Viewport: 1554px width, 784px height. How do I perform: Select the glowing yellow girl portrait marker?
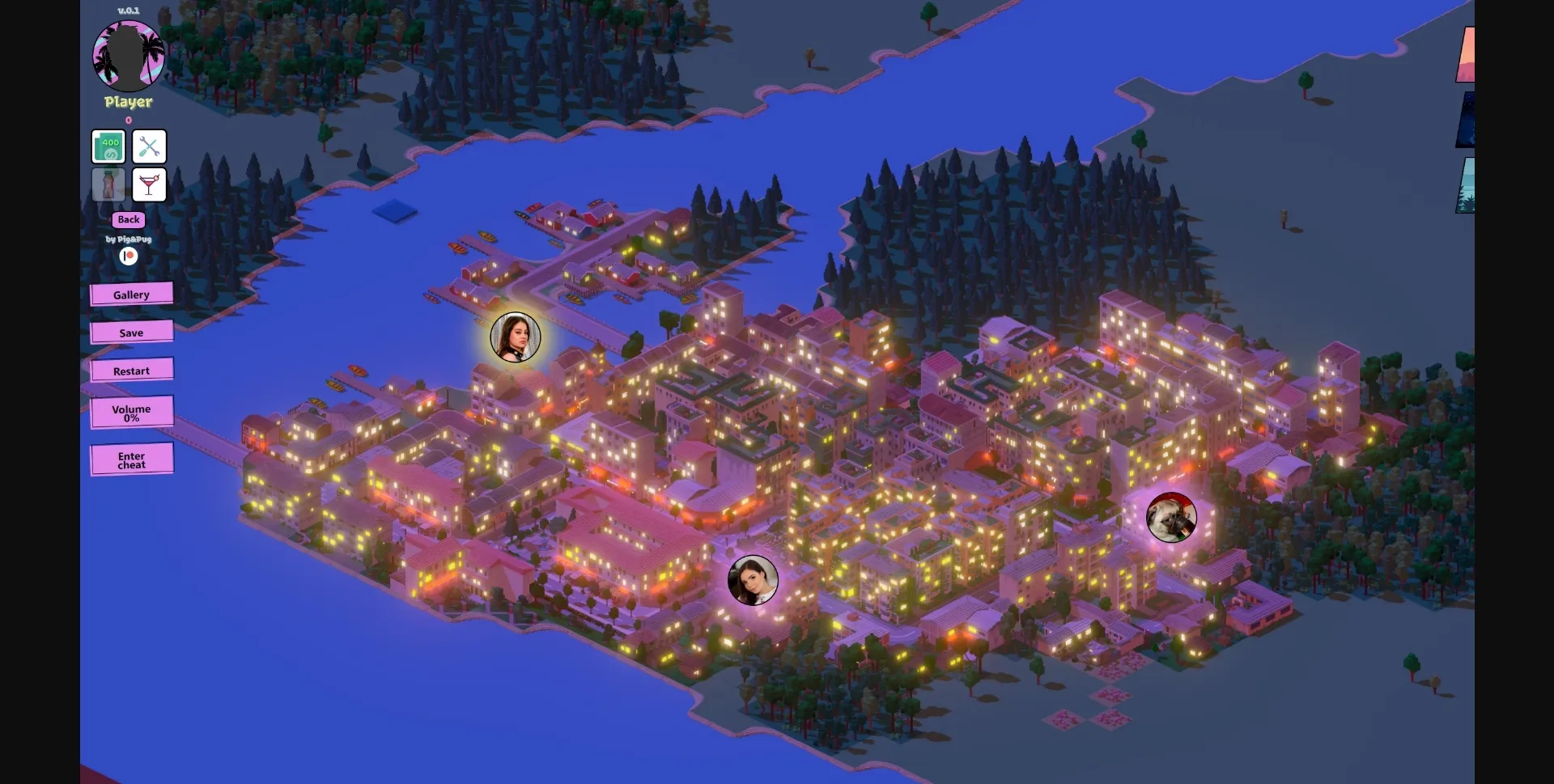(x=515, y=337)
